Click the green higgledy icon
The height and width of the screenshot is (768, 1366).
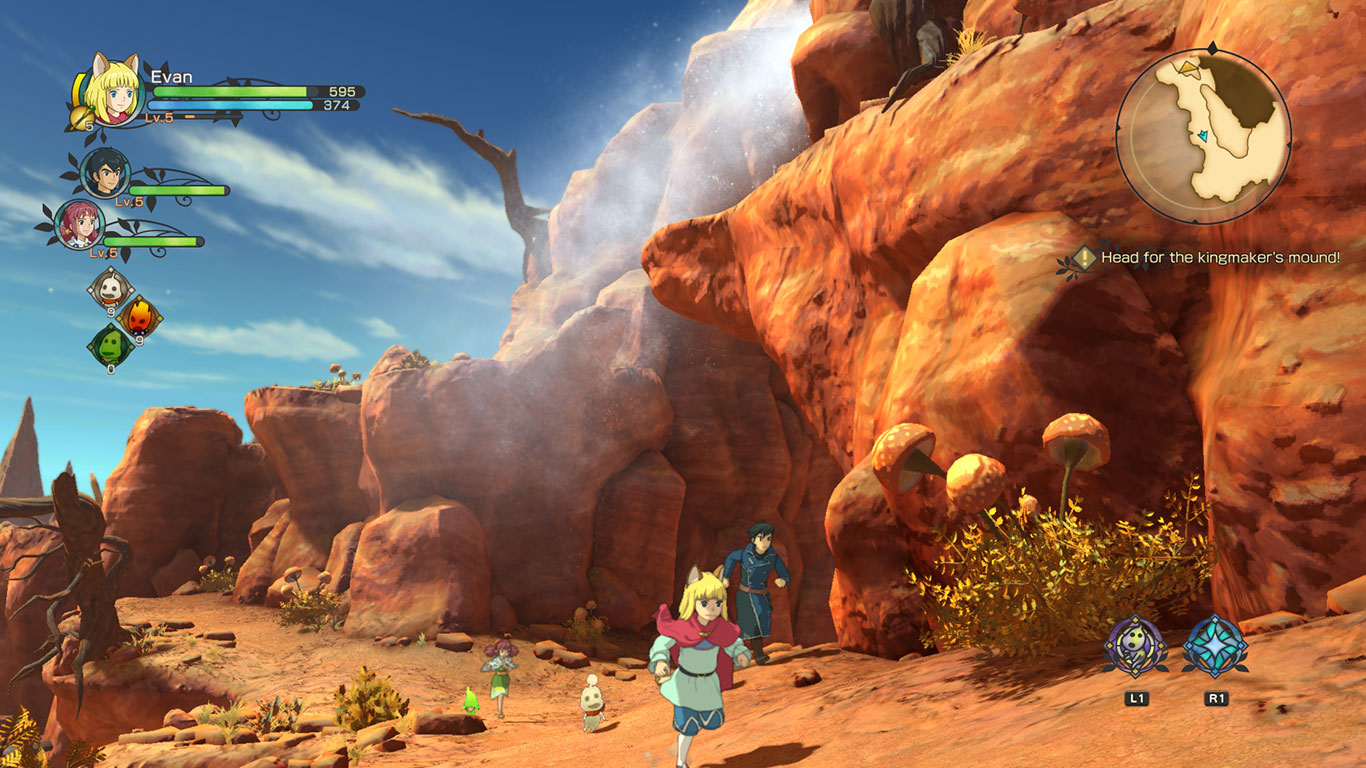108,345
